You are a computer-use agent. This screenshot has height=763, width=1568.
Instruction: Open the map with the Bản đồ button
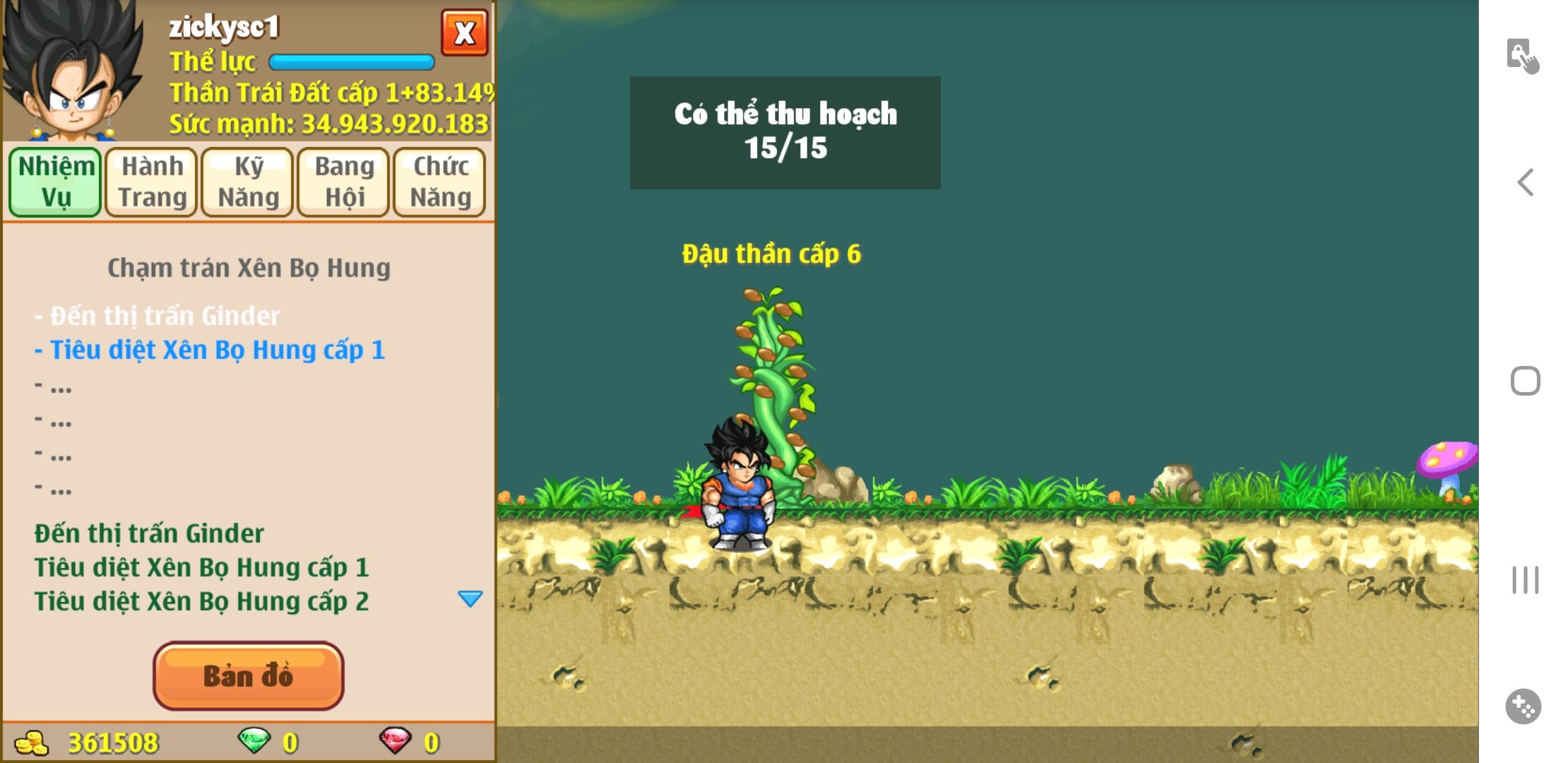point(248,675)
